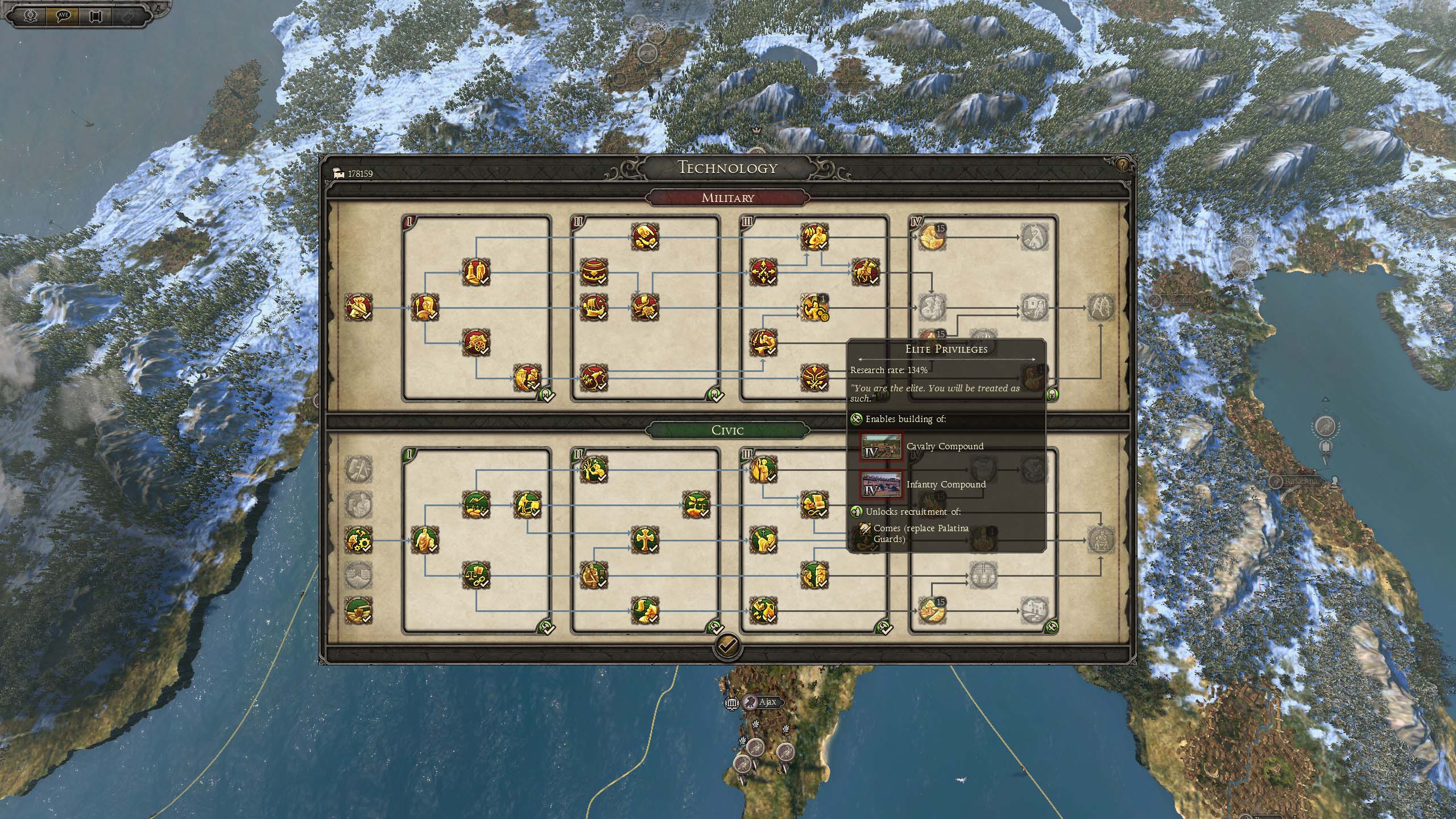Choose the scales and chain civic technology
The width and height of the screenshot is (1456, 819).
coord(476,576)
